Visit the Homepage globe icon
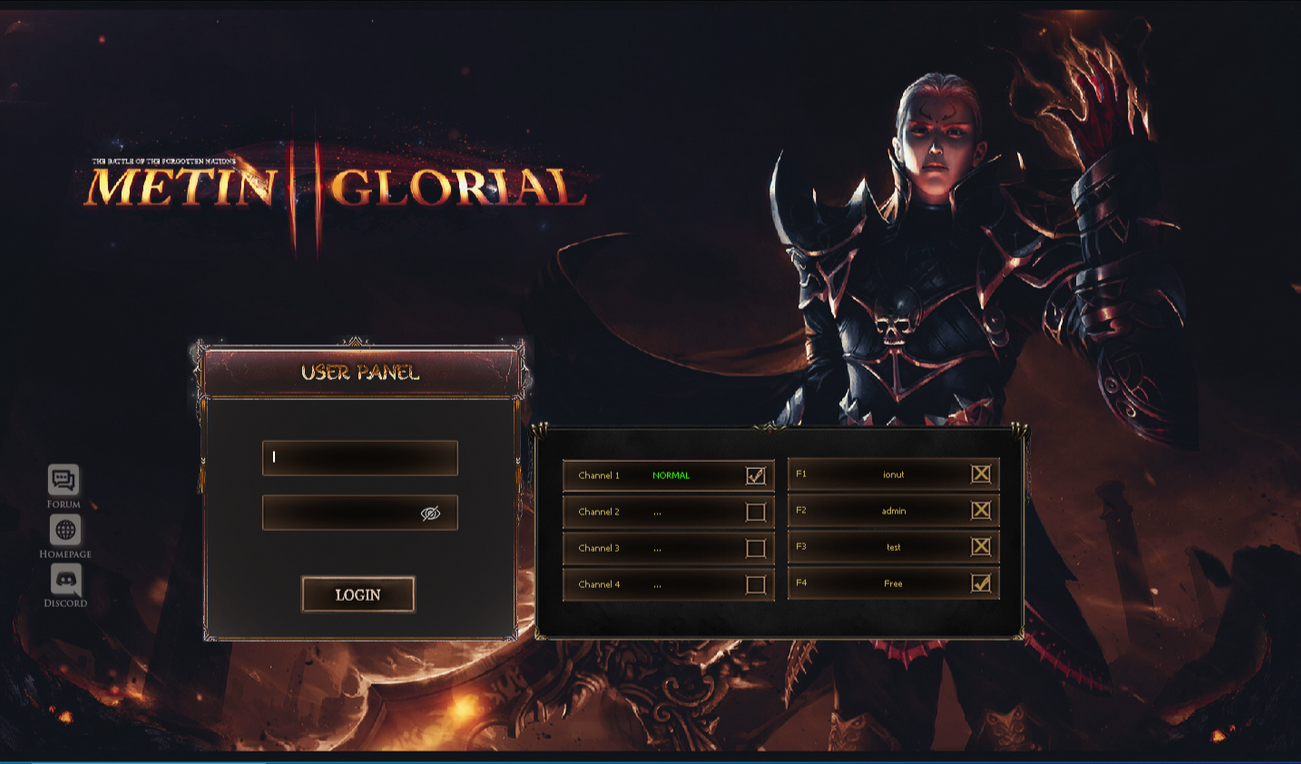This screenshot has height=764, width=1301. [65, 530]
